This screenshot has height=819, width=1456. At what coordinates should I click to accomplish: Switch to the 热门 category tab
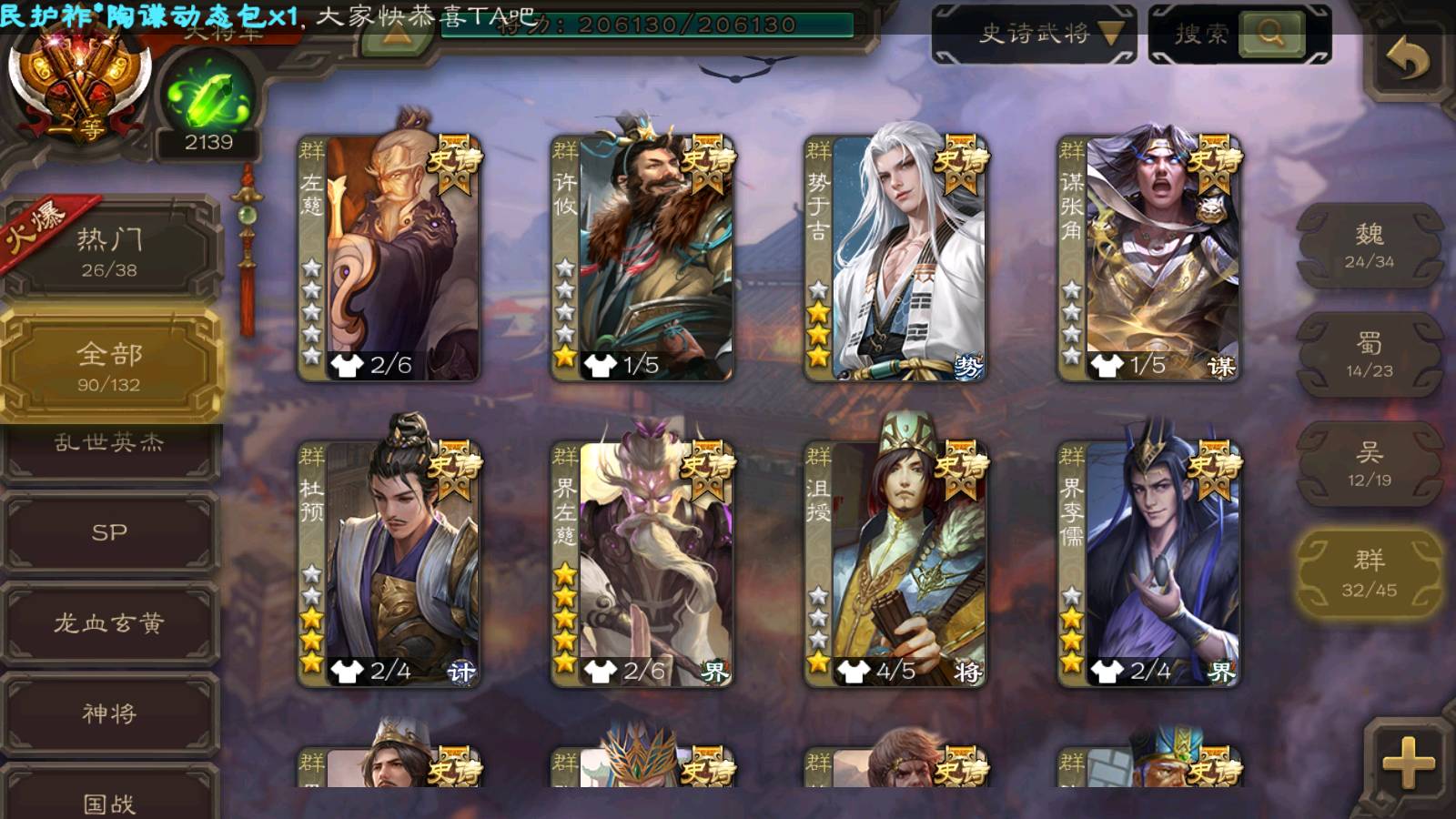click(x=109, y=251)
